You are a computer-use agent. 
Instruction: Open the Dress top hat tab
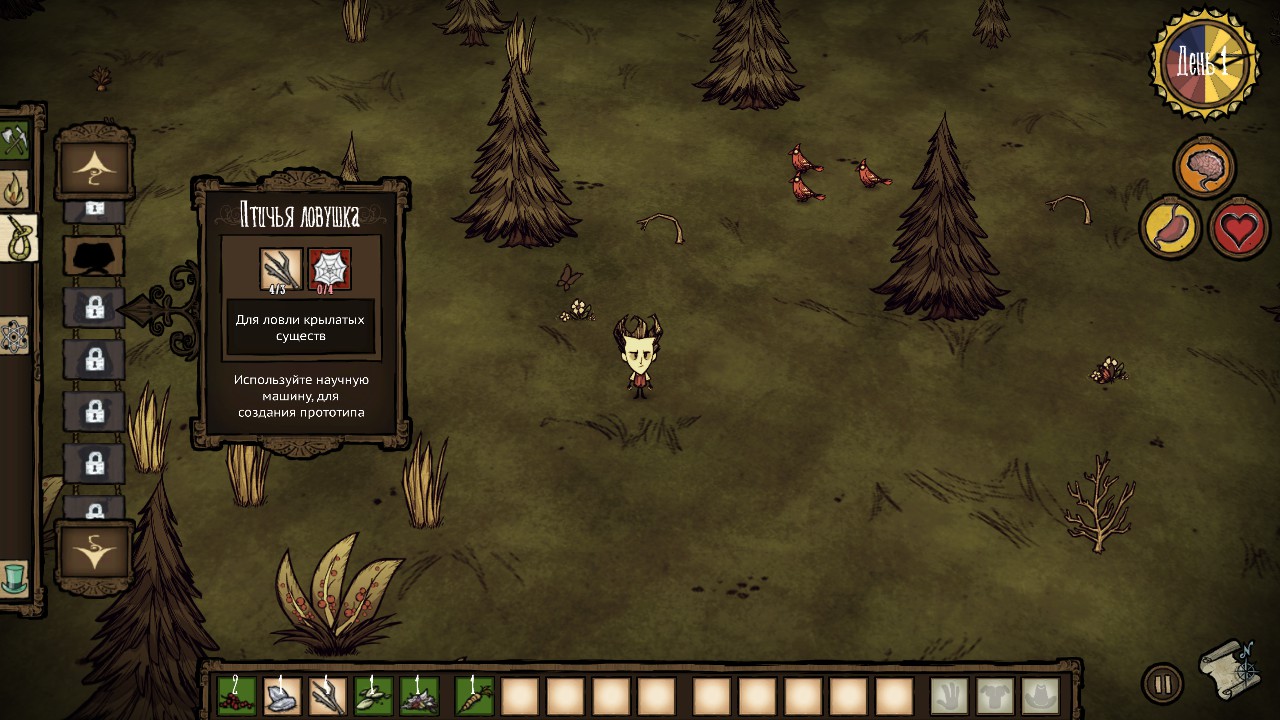(x=14, y=578)
